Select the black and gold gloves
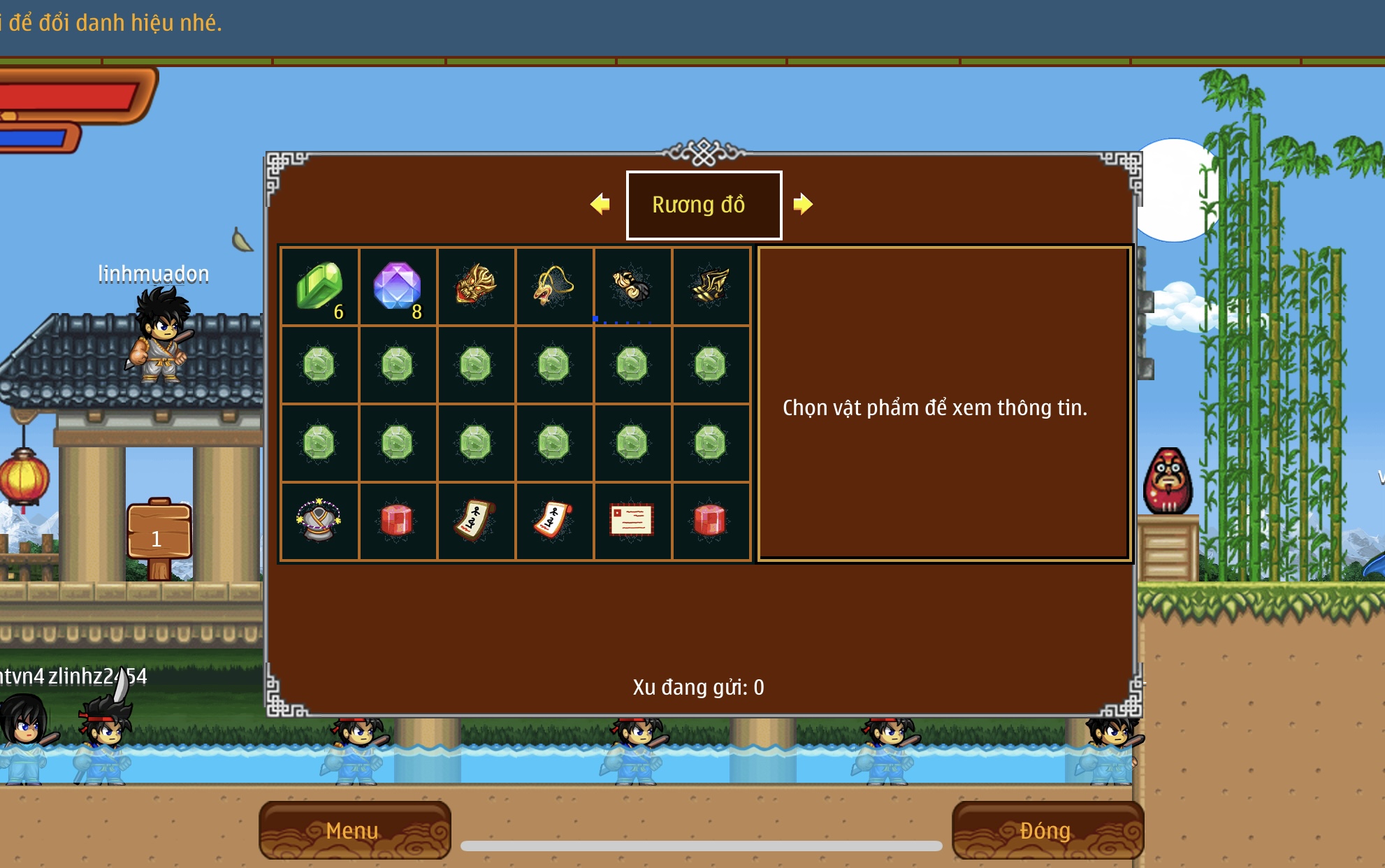The image size is (1385, 868). click(632, 285)
